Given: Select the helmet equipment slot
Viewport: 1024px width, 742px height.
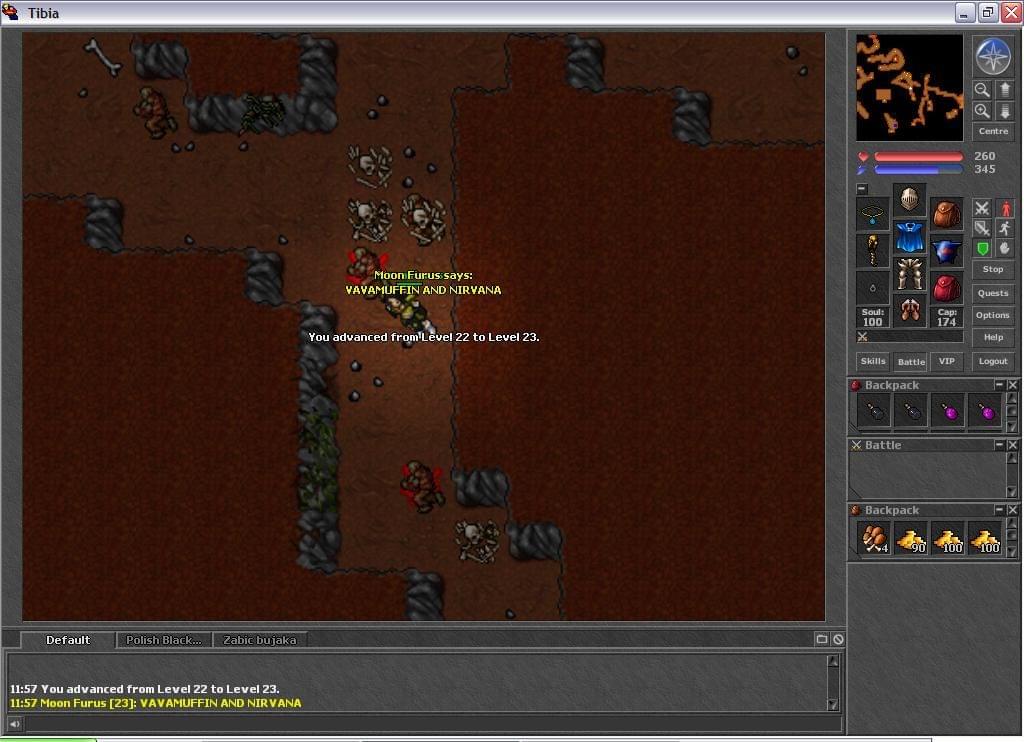Looking at the screenshot, I should [x=909, y=198].
